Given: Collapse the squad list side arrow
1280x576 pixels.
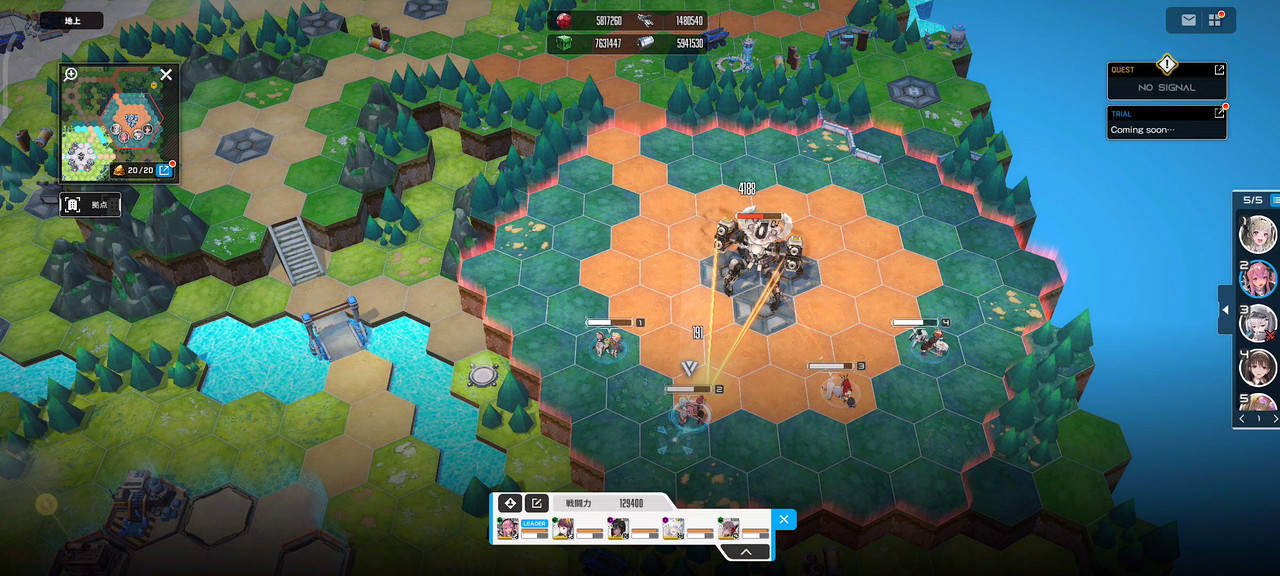Looking at the screenshot, I should pos(1224,311).
